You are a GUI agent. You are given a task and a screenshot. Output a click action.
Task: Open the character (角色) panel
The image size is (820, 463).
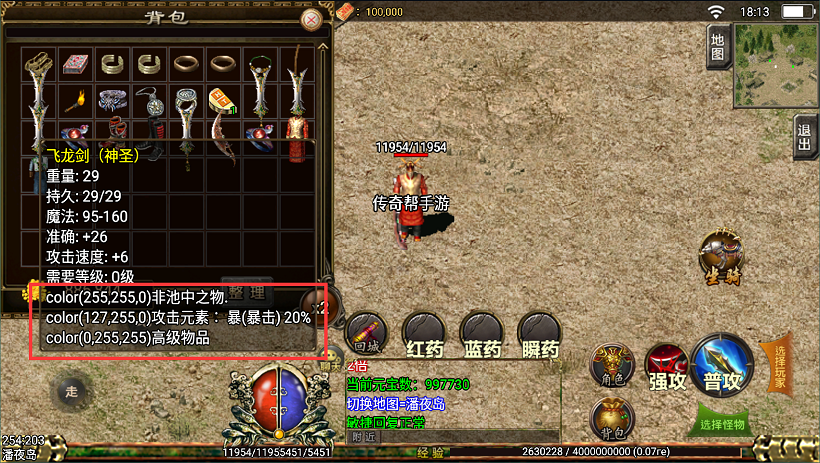click(x=611, y=364)
